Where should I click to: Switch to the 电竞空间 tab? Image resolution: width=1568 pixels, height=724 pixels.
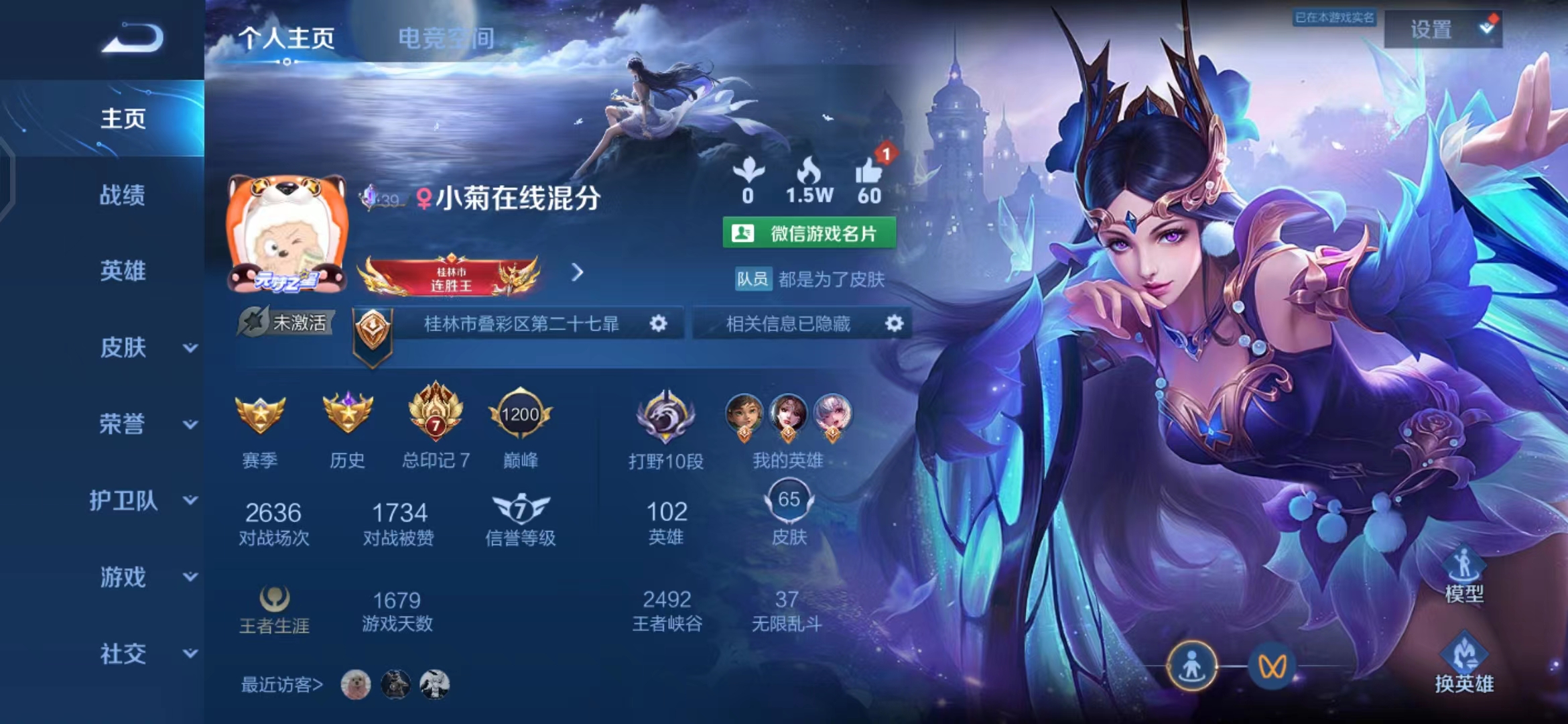point(445,38)
